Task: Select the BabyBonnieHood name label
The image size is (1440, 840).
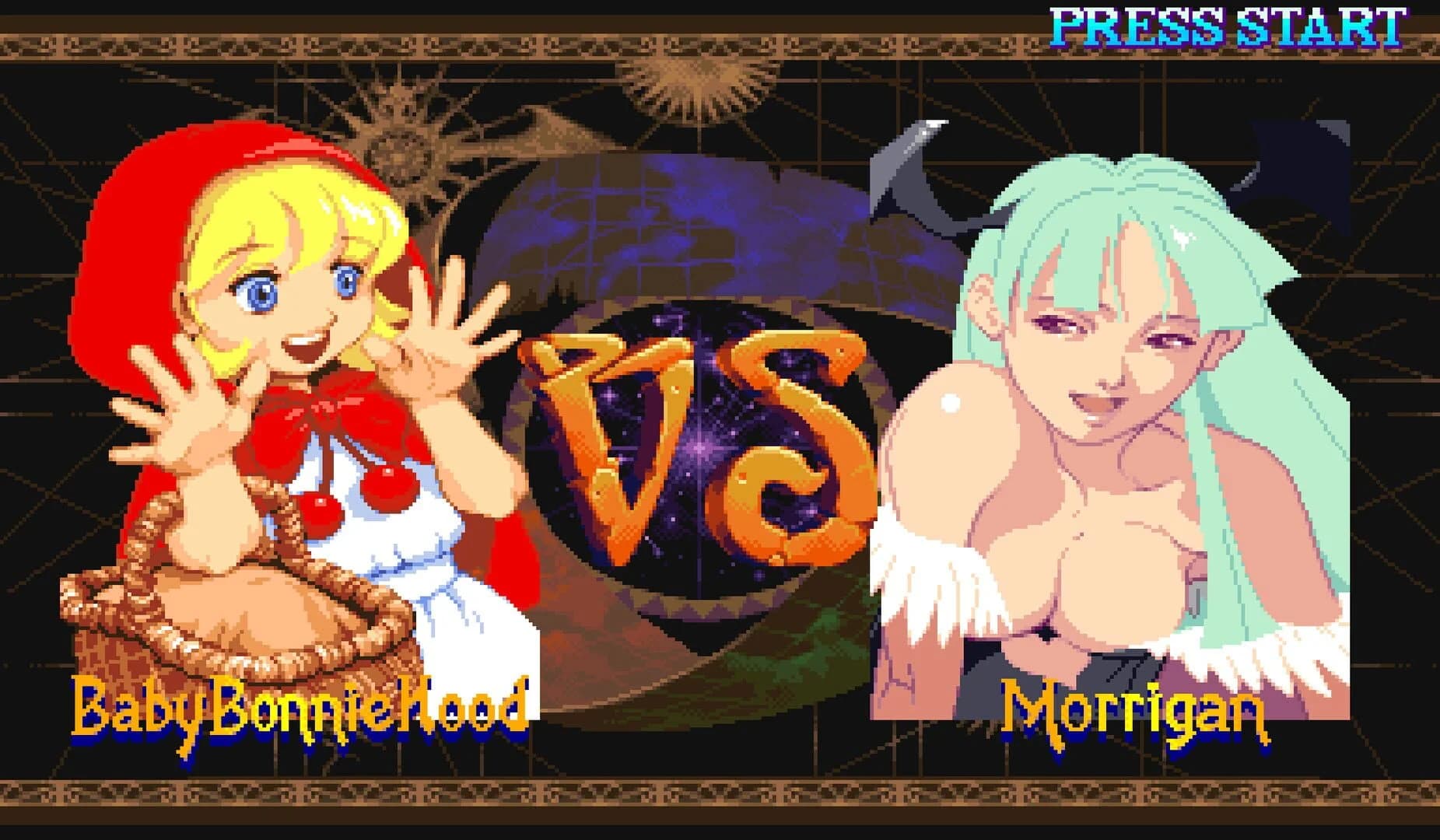Action: coord(300,708)
